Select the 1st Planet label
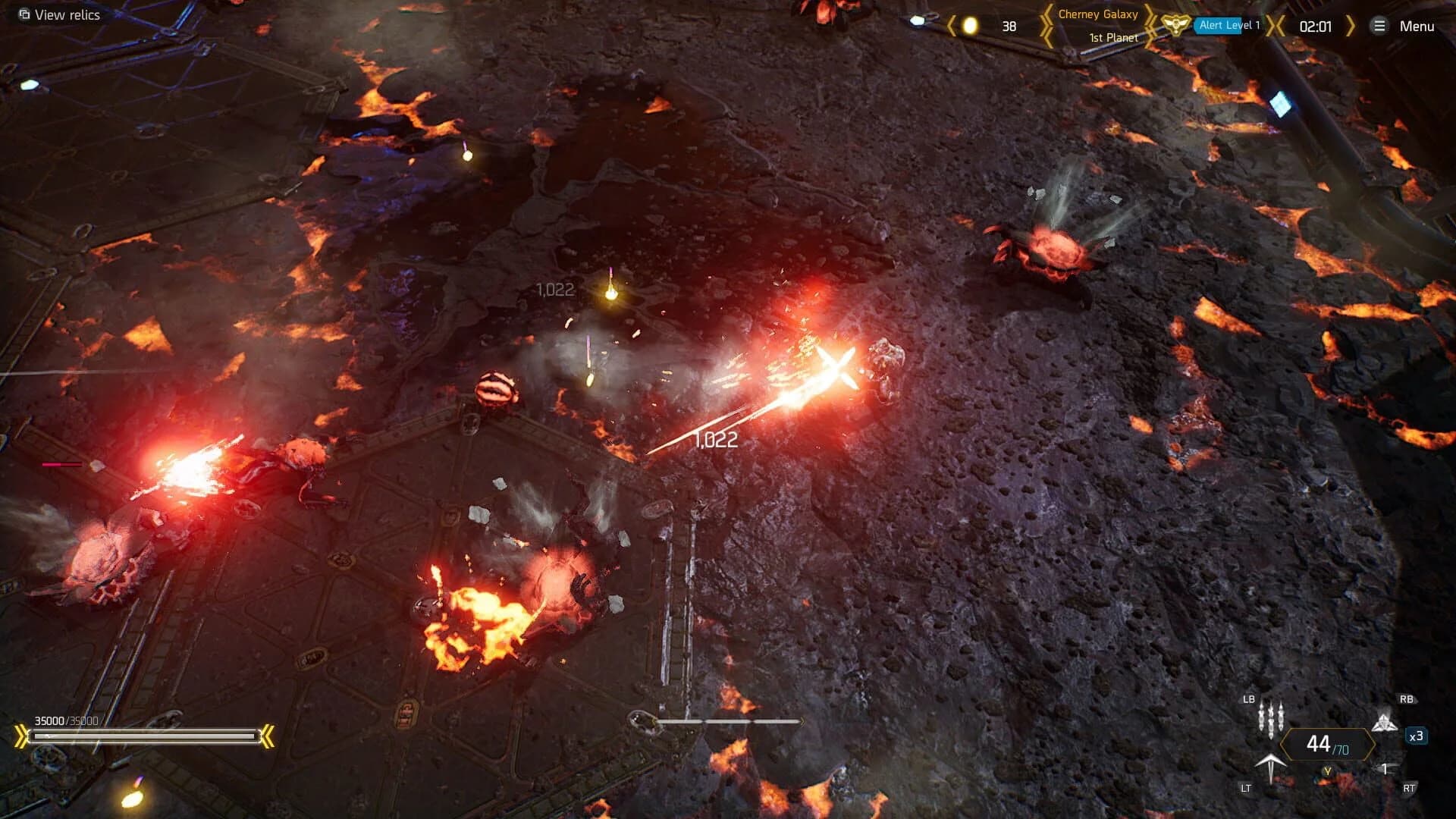This screenshot has height=819, width=1456. (x=1113, y=36)
